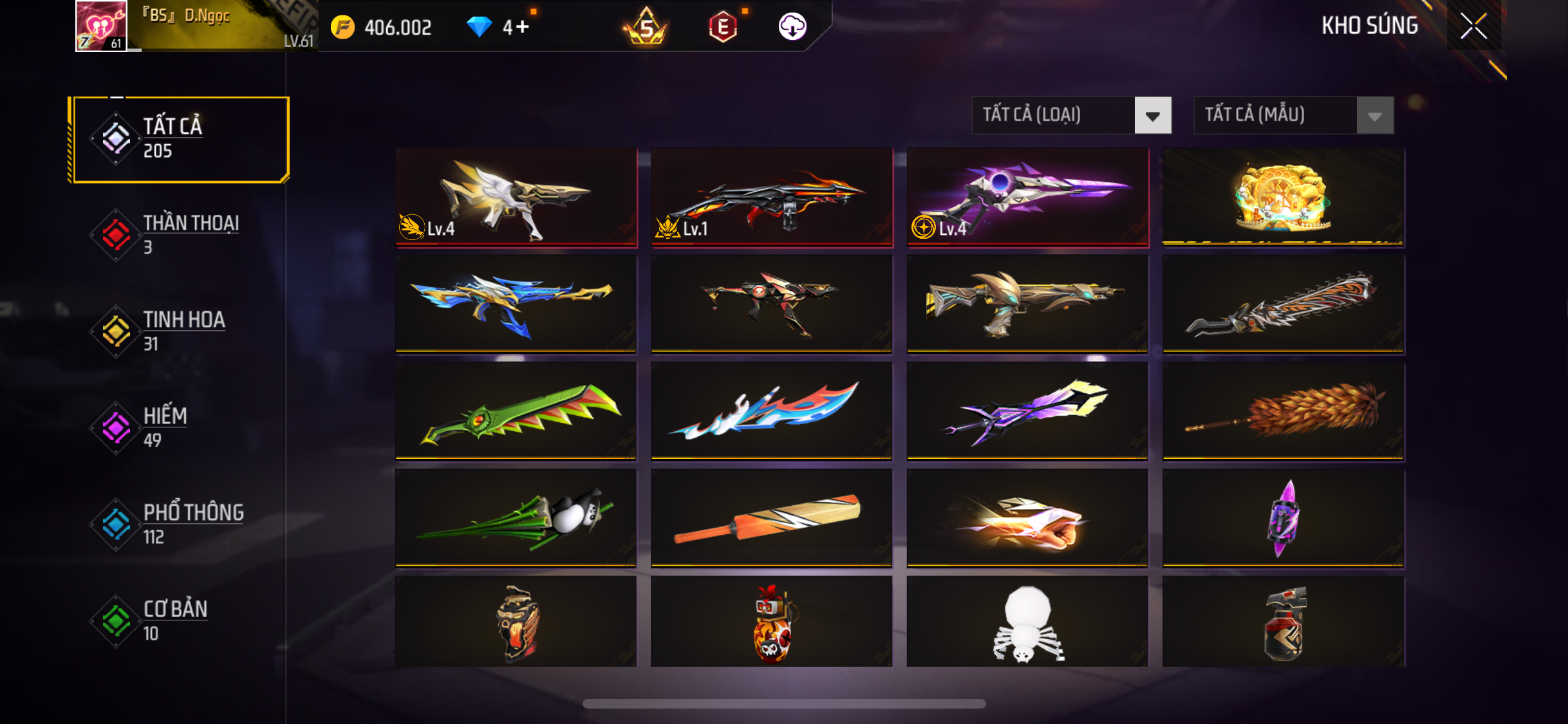Choose the orange cricket bat skin
Screen dimensions: 1568x724
[x=772, y=518]
